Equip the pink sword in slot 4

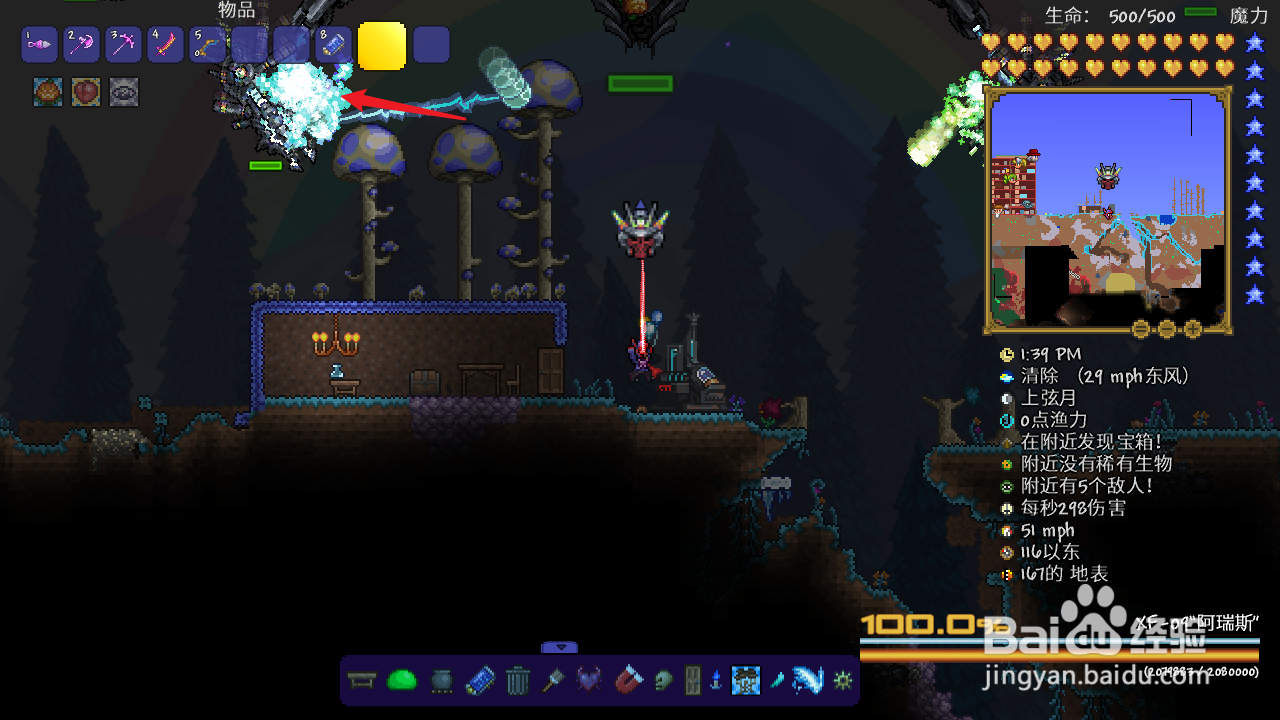(164, 45)
